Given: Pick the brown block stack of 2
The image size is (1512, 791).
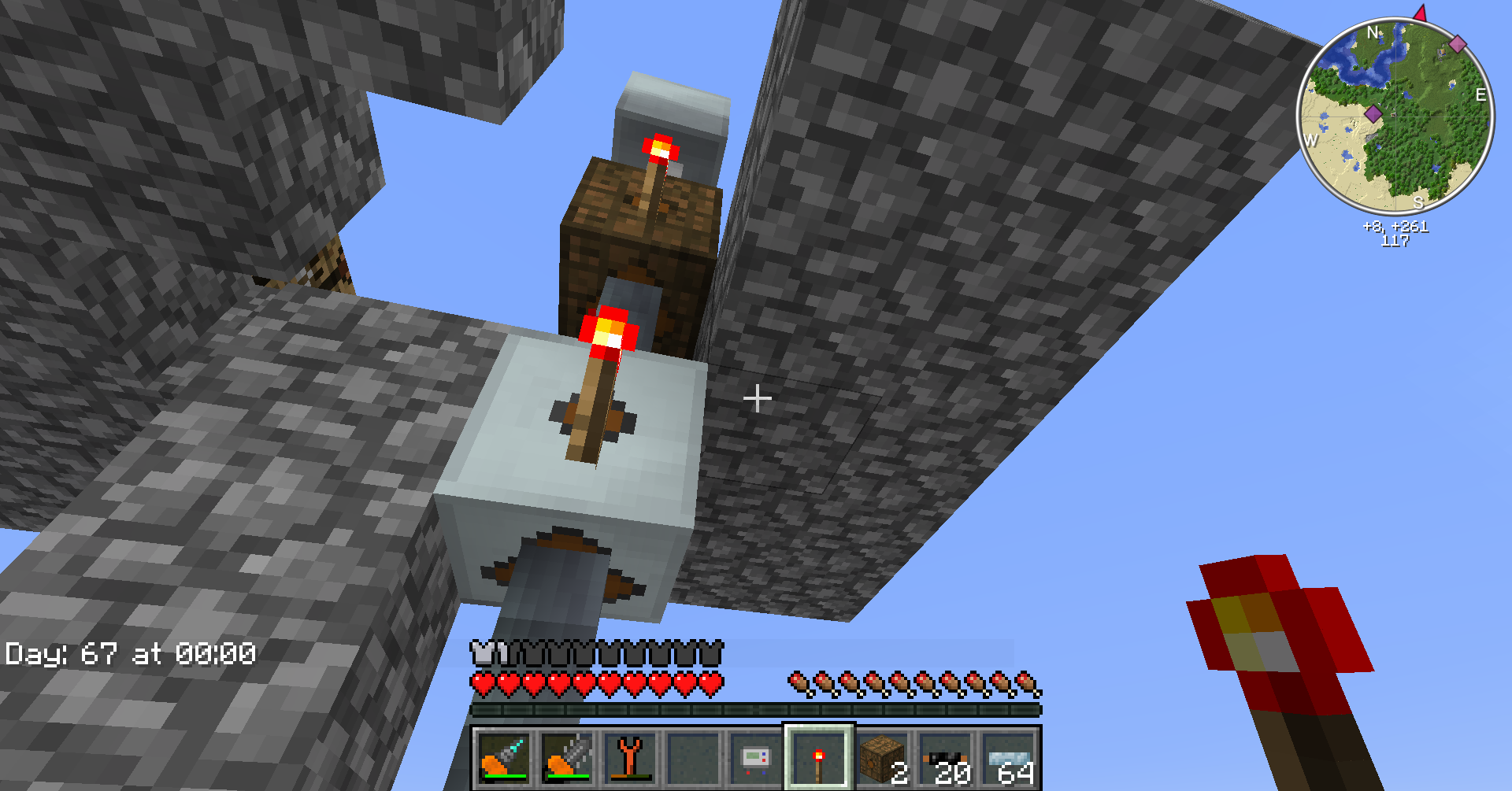Looking at the screenshot, I should point(882,757).
